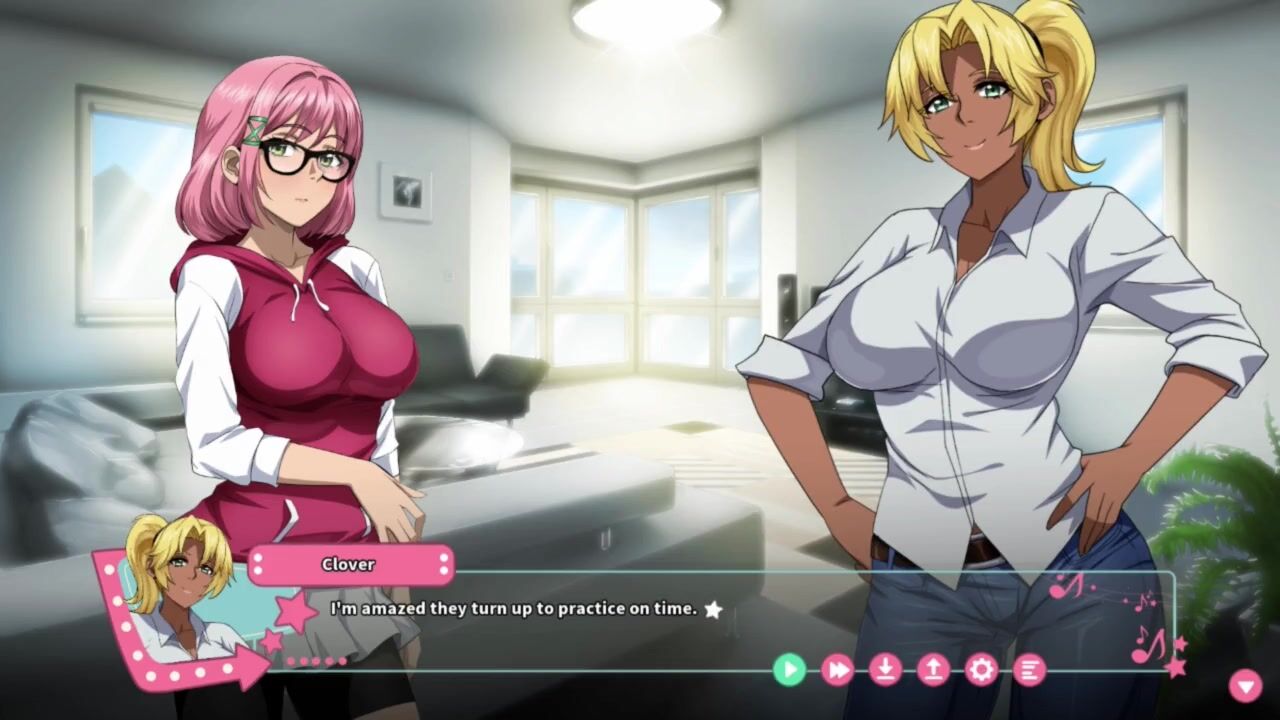The image size is (1280, 720).
Task: Toggle the green auto-play button
Action: click(x=789, y=669)
